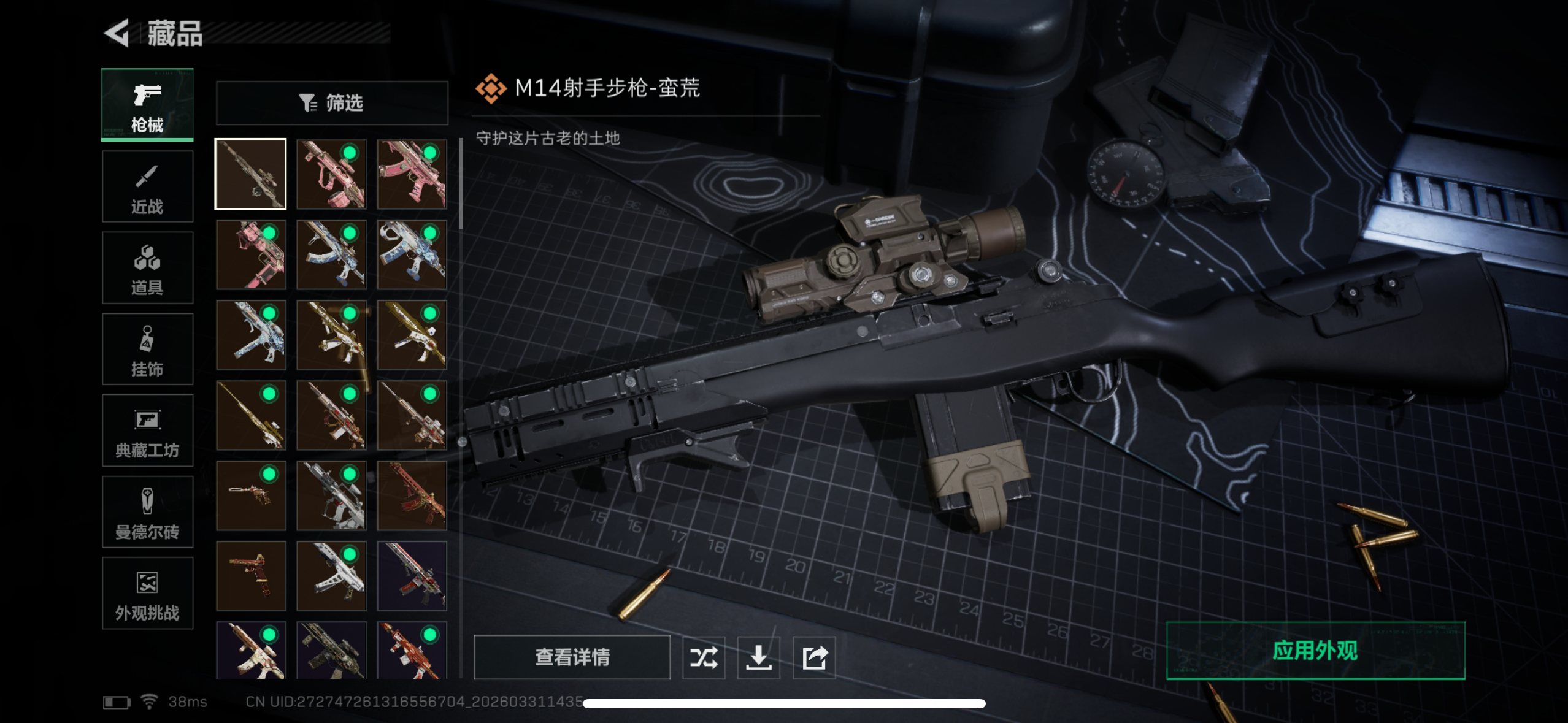
Task: Click the random skin shuffle icon
Action: click(704, 657)
